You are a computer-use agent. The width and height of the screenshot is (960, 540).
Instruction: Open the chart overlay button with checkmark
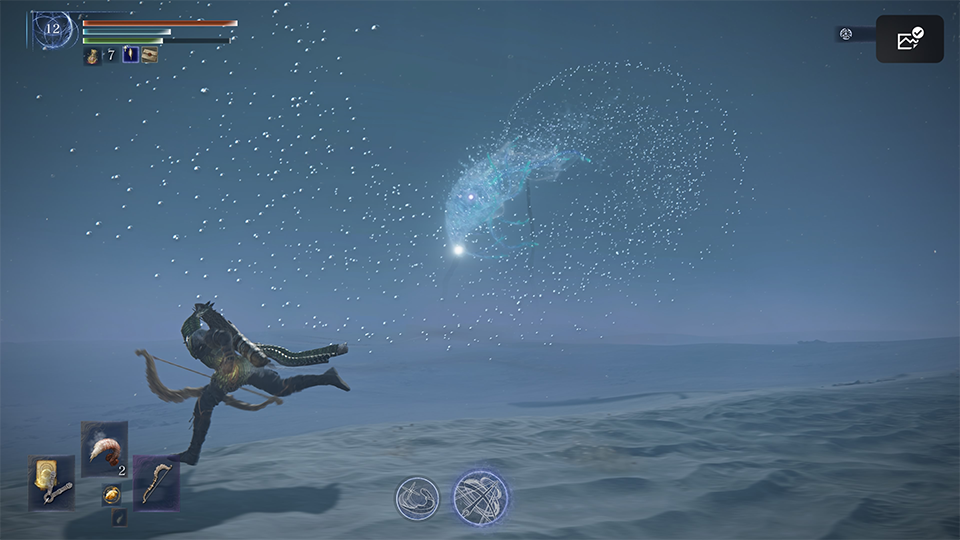tap(910, 39)
